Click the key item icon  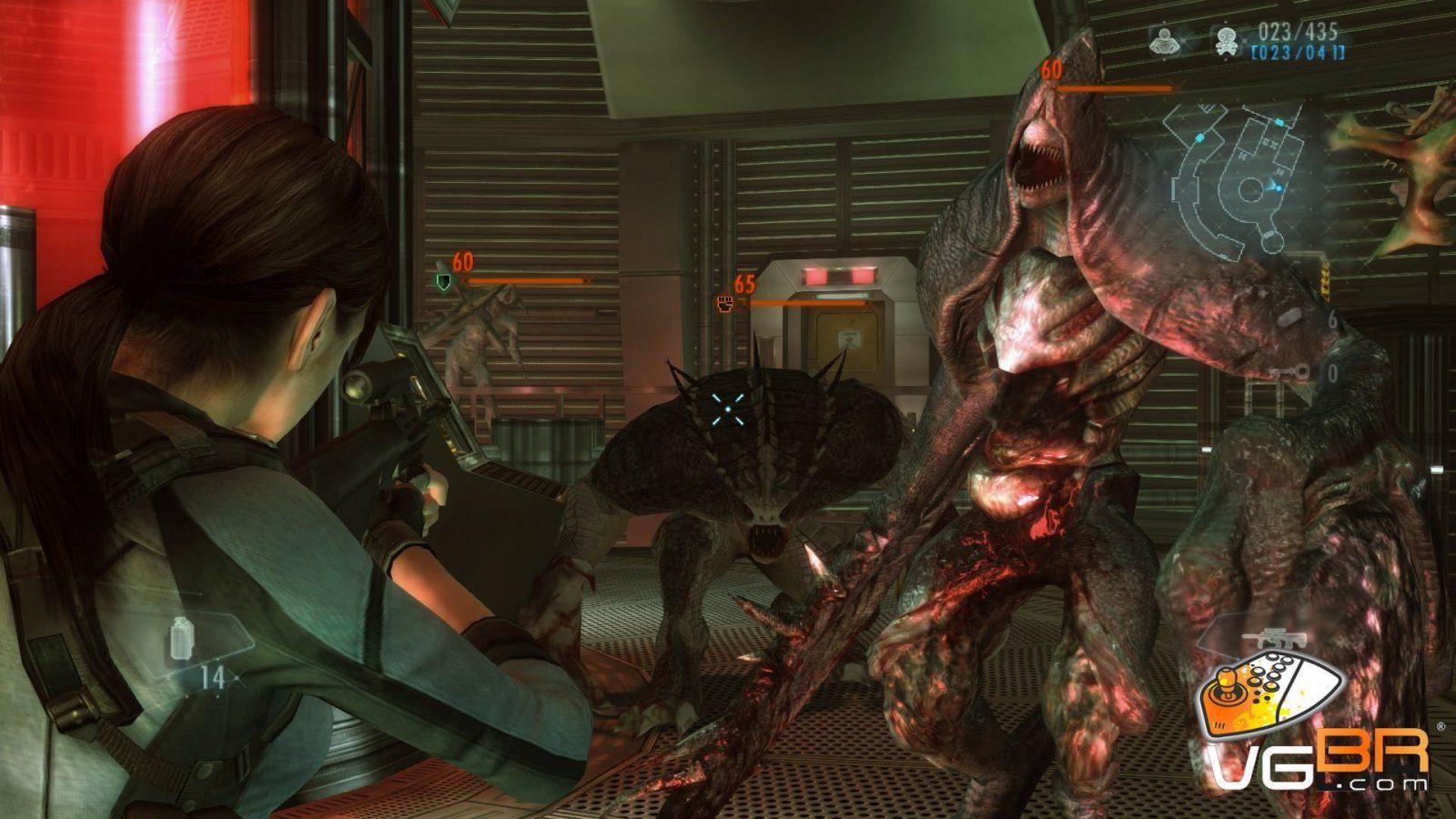coord(1292,371)
